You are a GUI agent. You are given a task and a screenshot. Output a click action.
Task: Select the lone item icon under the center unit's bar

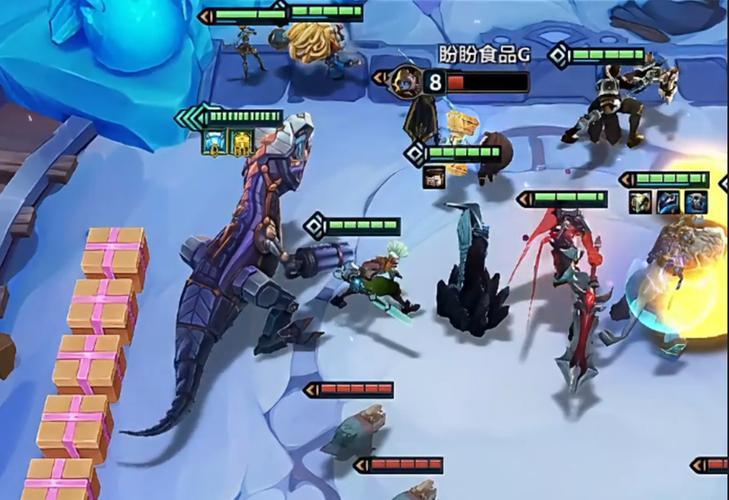click(434, 177)
